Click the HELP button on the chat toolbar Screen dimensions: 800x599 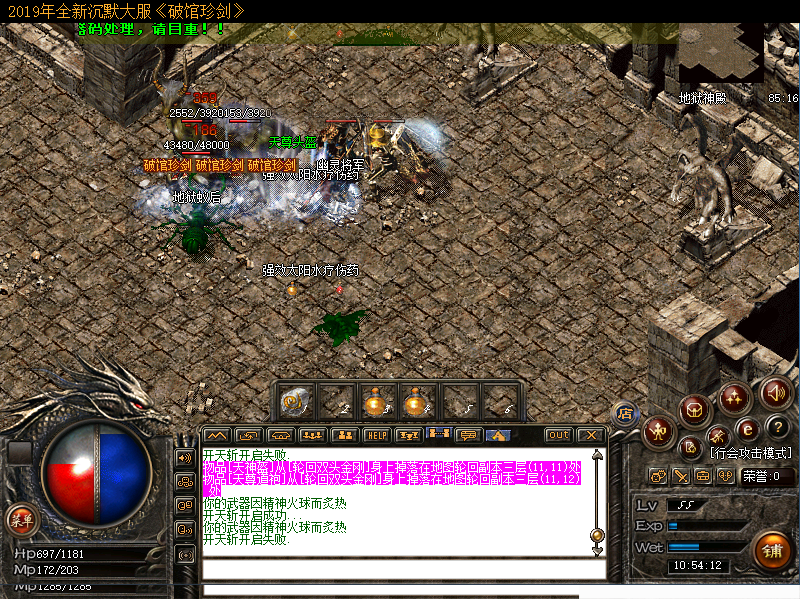click(x=376, y=435)
